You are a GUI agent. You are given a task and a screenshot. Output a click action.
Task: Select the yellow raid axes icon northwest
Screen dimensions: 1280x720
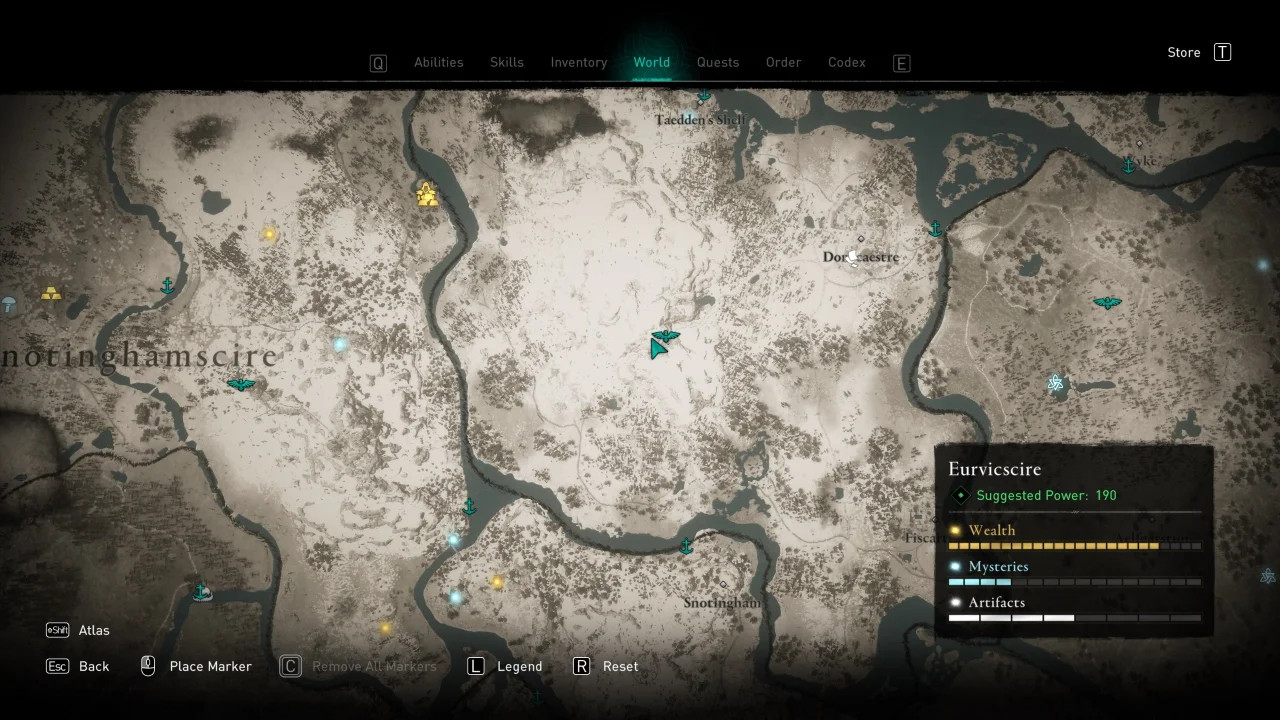(x=427, y=195)
